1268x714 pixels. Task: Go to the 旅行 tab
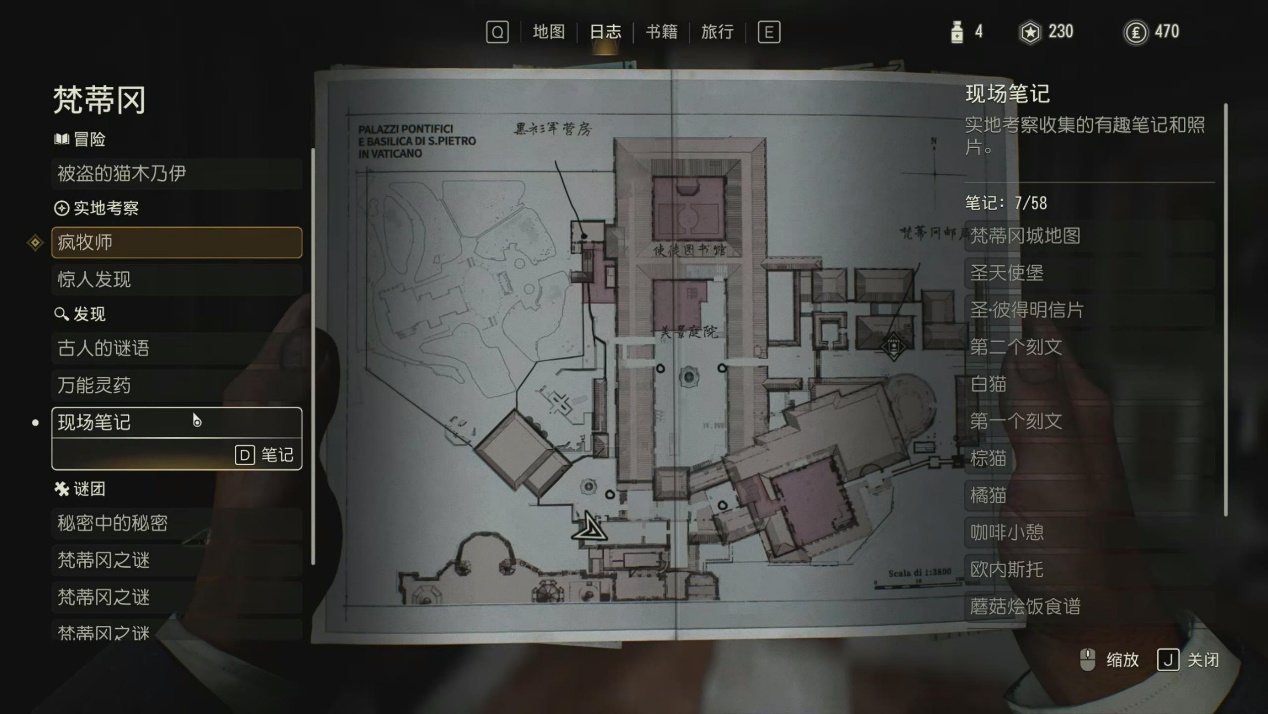coord(717,32)
